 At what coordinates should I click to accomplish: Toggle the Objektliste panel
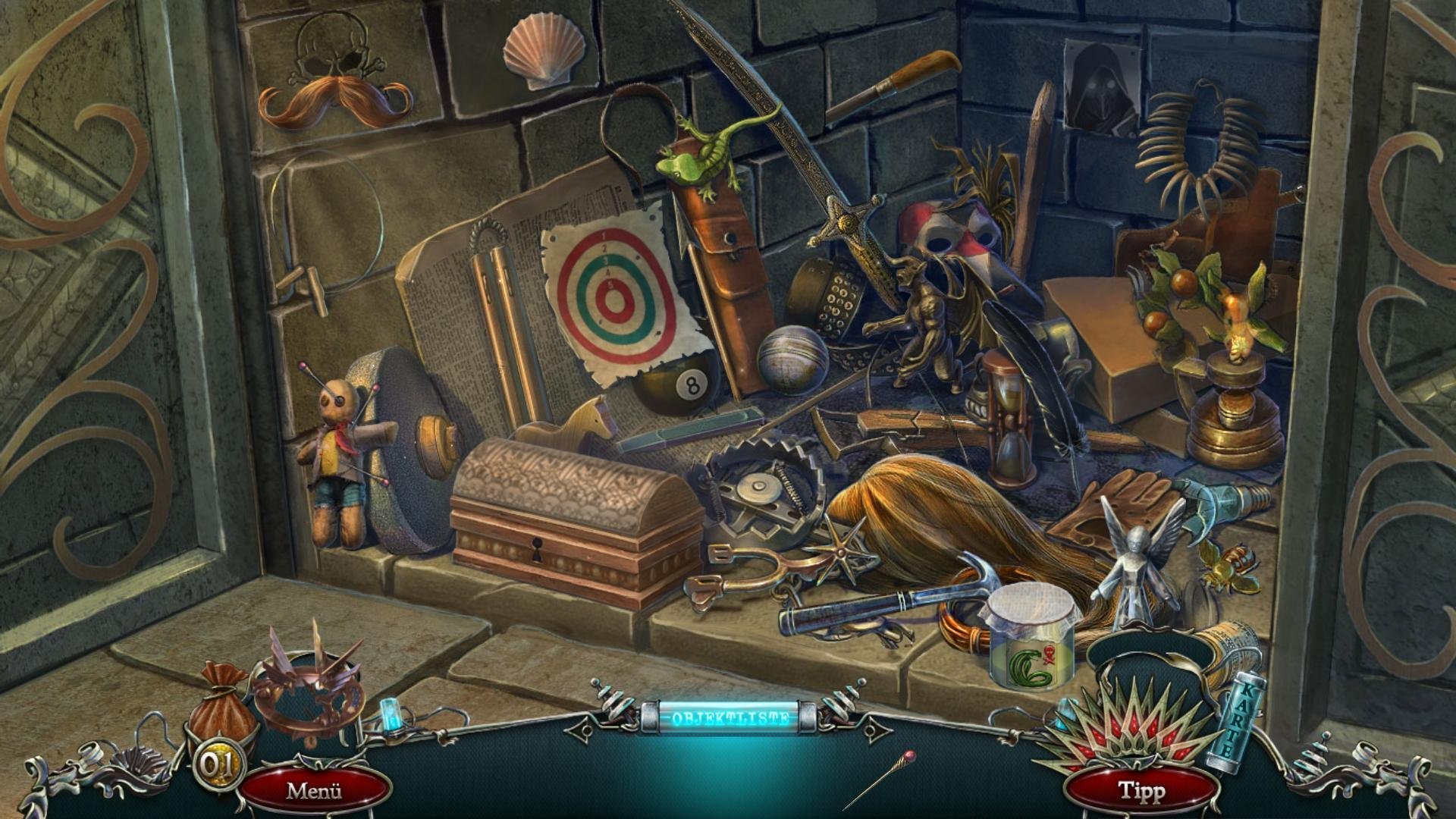(729, 717)
